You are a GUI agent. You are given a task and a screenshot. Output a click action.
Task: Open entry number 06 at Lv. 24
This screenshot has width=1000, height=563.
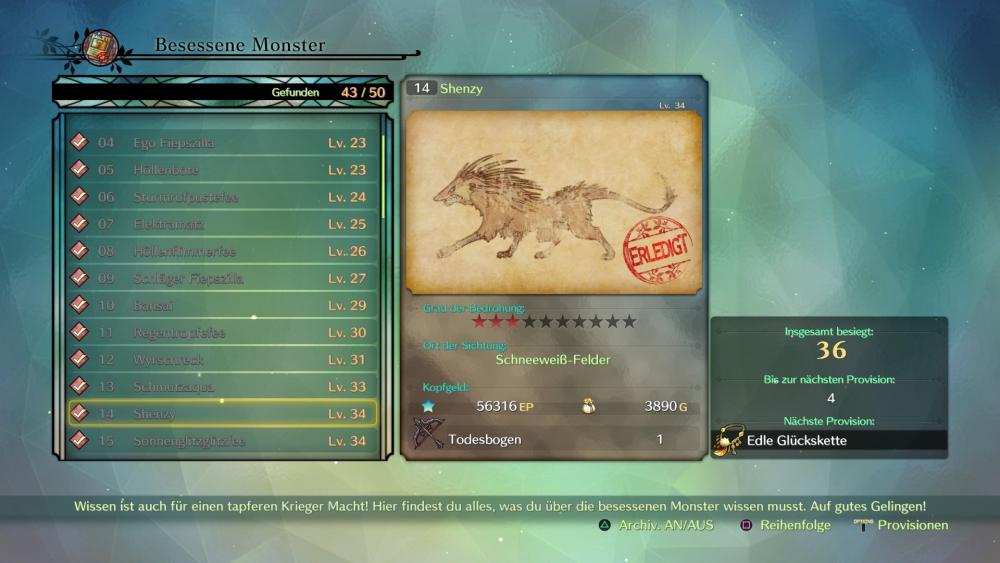pyautogui.click(x=220, y=197)
